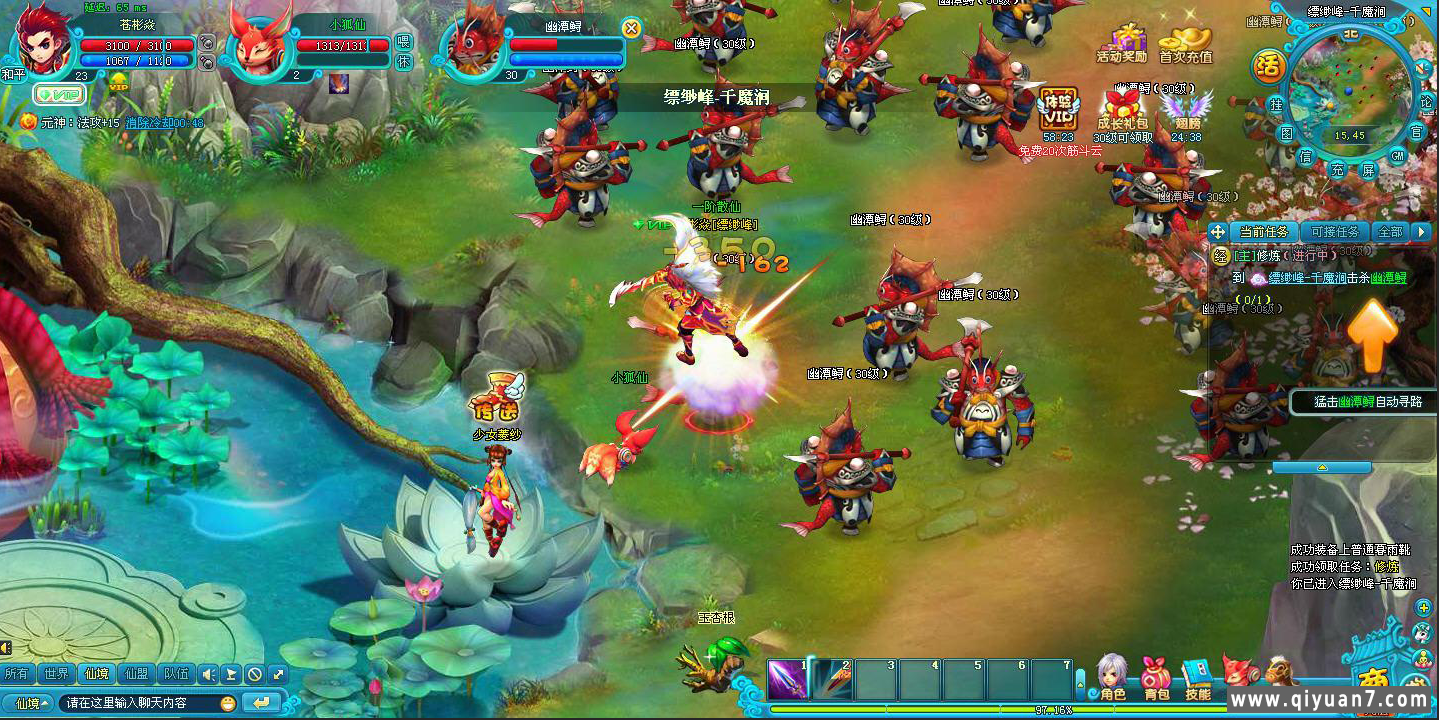This screenshot has width=1439, height=720.
Task: Open the 角色 character sheet
Action: [1112, 677]
